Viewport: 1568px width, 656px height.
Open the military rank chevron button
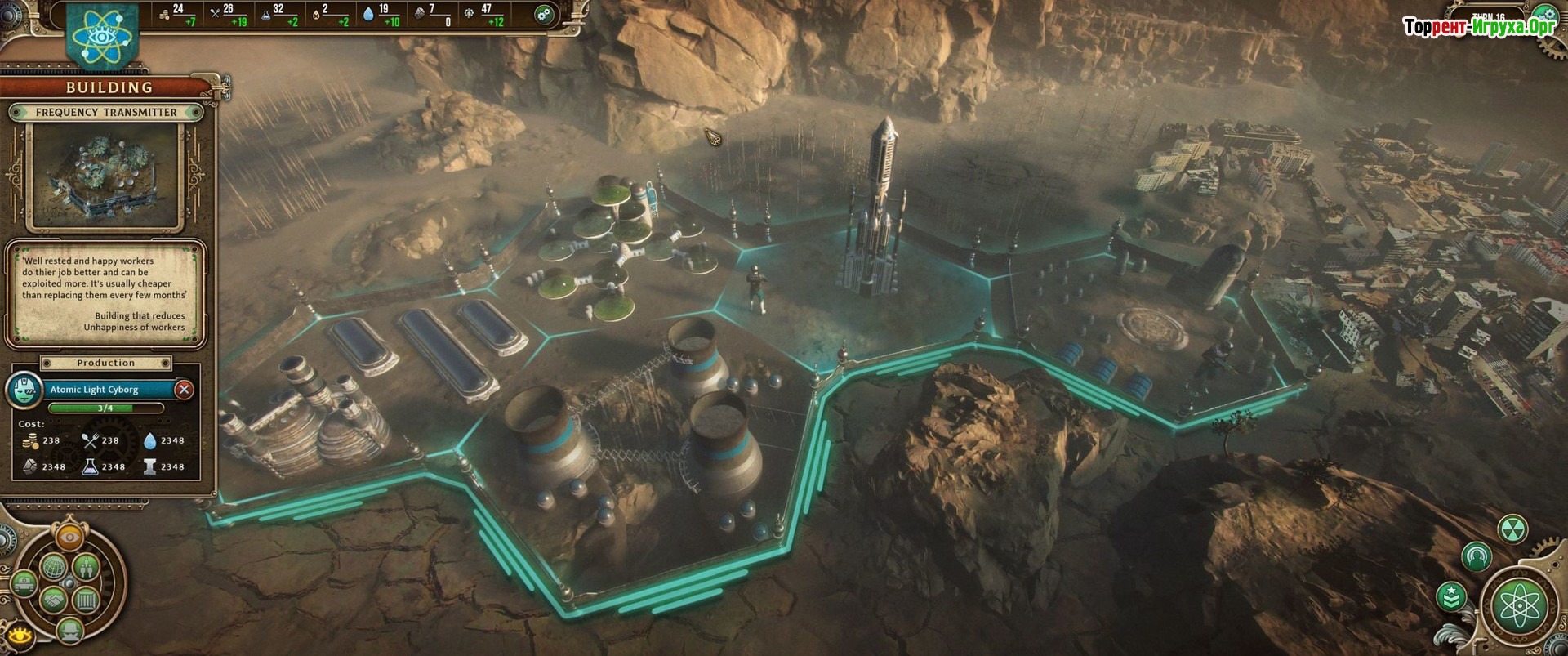click(1450, 598)
